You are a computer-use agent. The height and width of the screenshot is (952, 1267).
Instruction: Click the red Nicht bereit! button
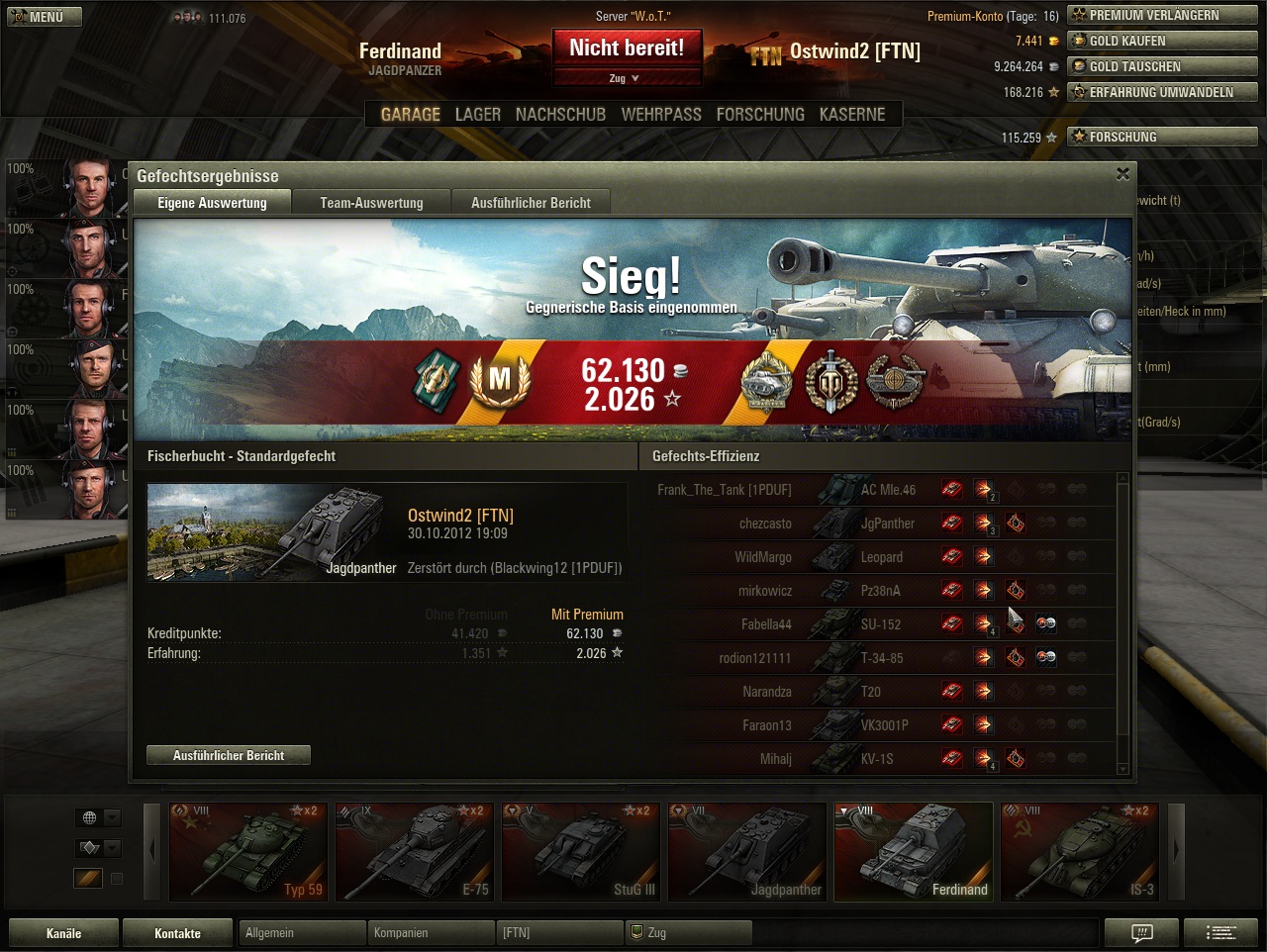click(627, 48)
